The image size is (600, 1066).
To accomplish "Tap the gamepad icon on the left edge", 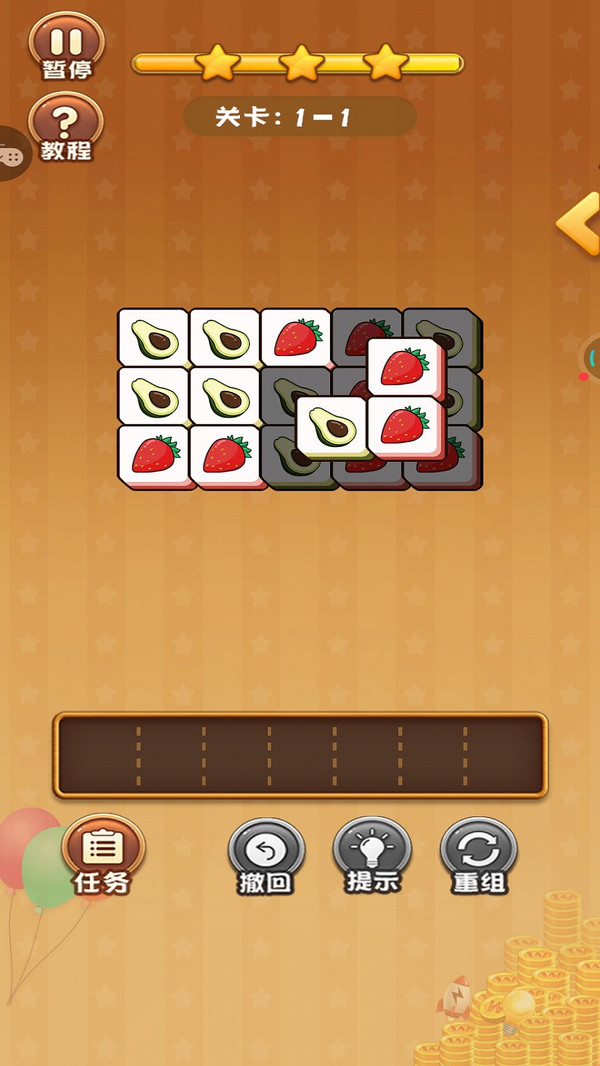I will point(12,155).
